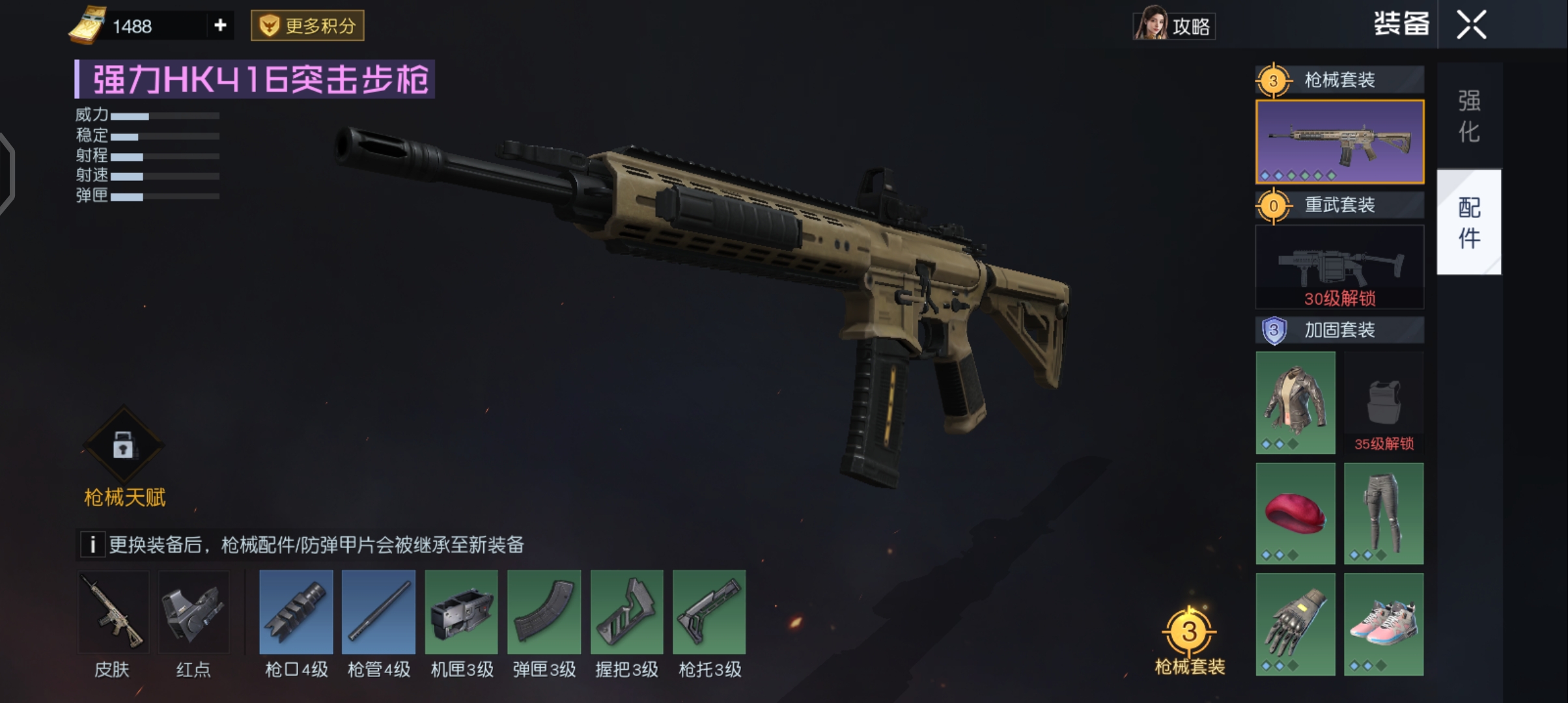This screenshot has height=703, width=1568.
Task: Select the locked heavy weapon slot
Action: [x=1339, y=267]
